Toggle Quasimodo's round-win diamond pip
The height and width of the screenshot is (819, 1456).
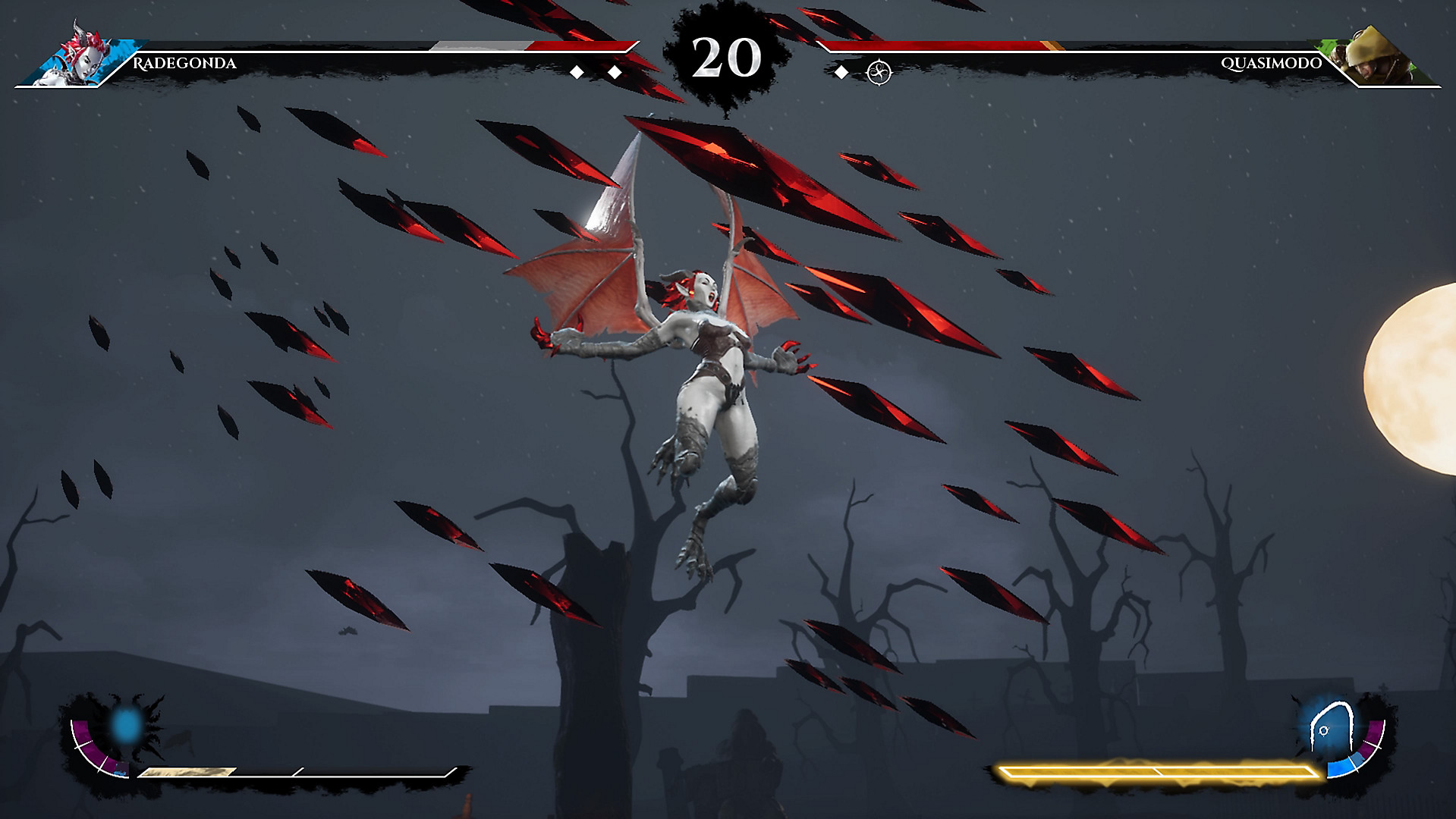point(841,73)
